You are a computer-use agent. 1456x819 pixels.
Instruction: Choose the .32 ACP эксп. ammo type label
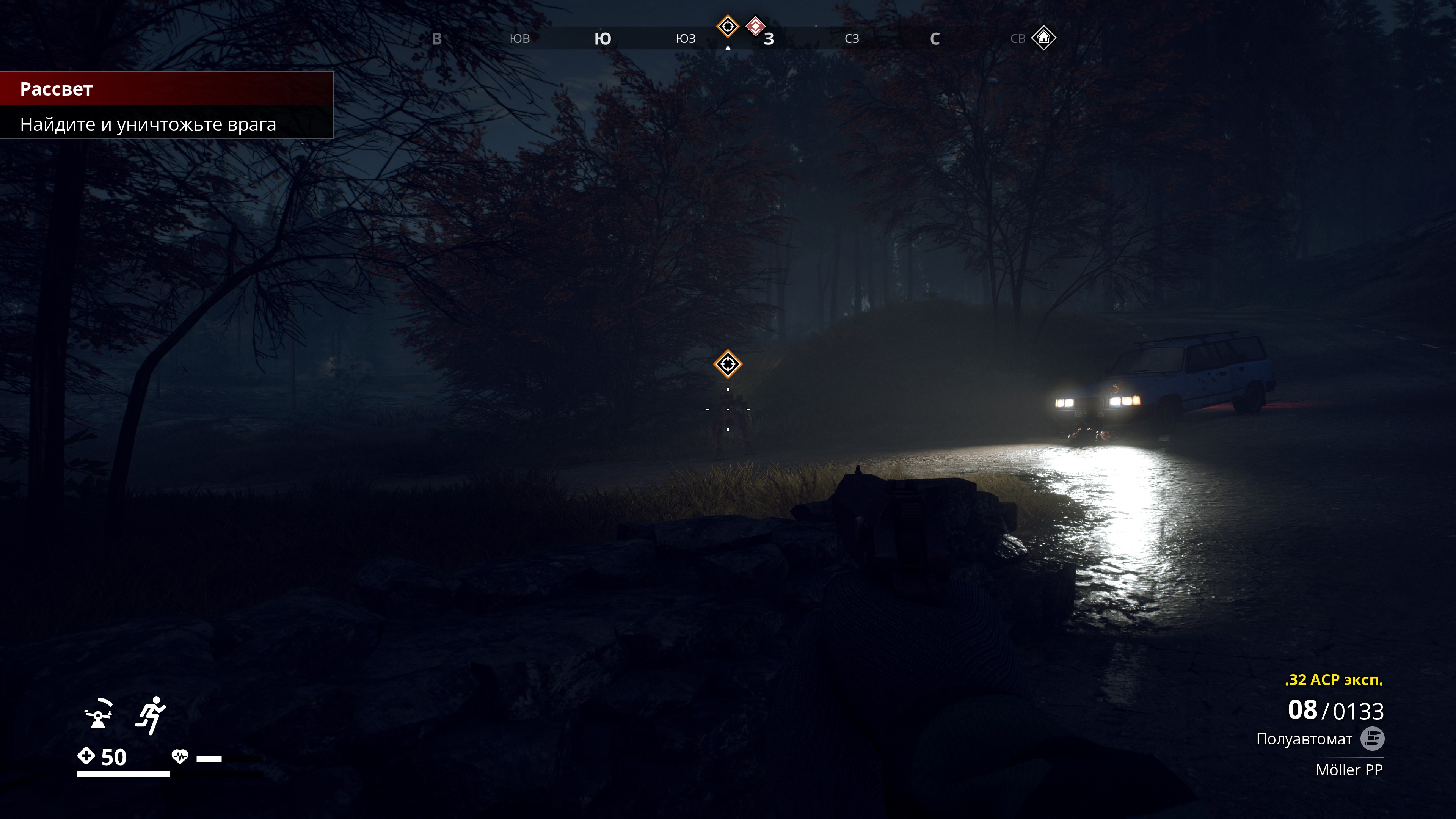coord(1334,680)
